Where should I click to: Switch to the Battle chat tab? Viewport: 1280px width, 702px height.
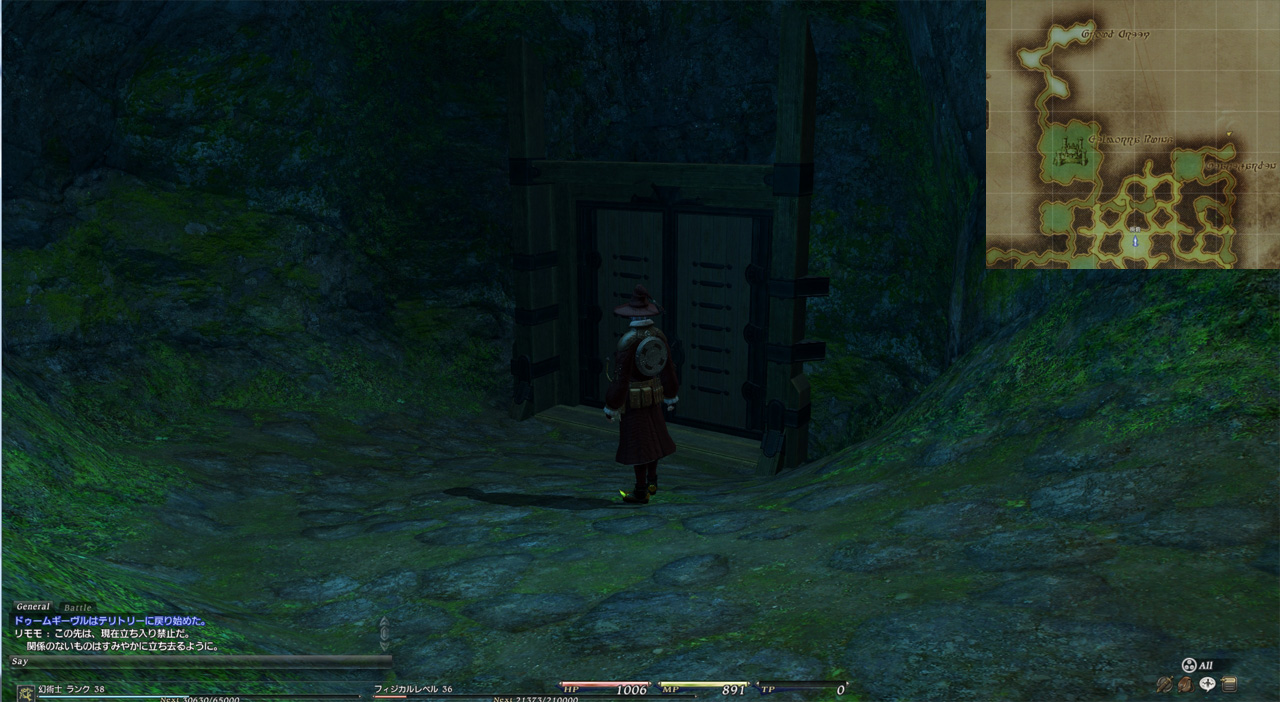[77, 607]
